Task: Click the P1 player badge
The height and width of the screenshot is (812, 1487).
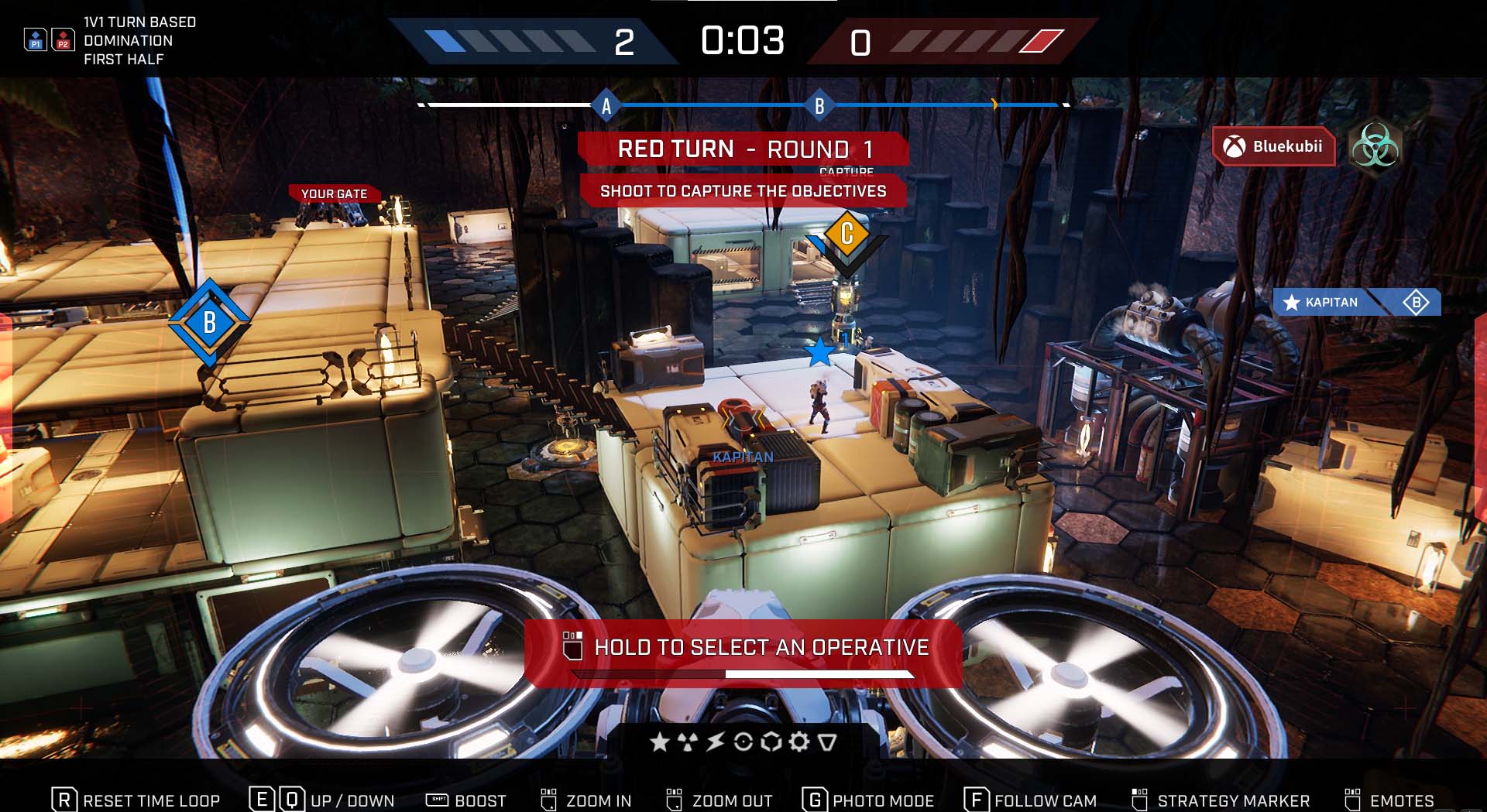Action: click(x=36, y=40)
